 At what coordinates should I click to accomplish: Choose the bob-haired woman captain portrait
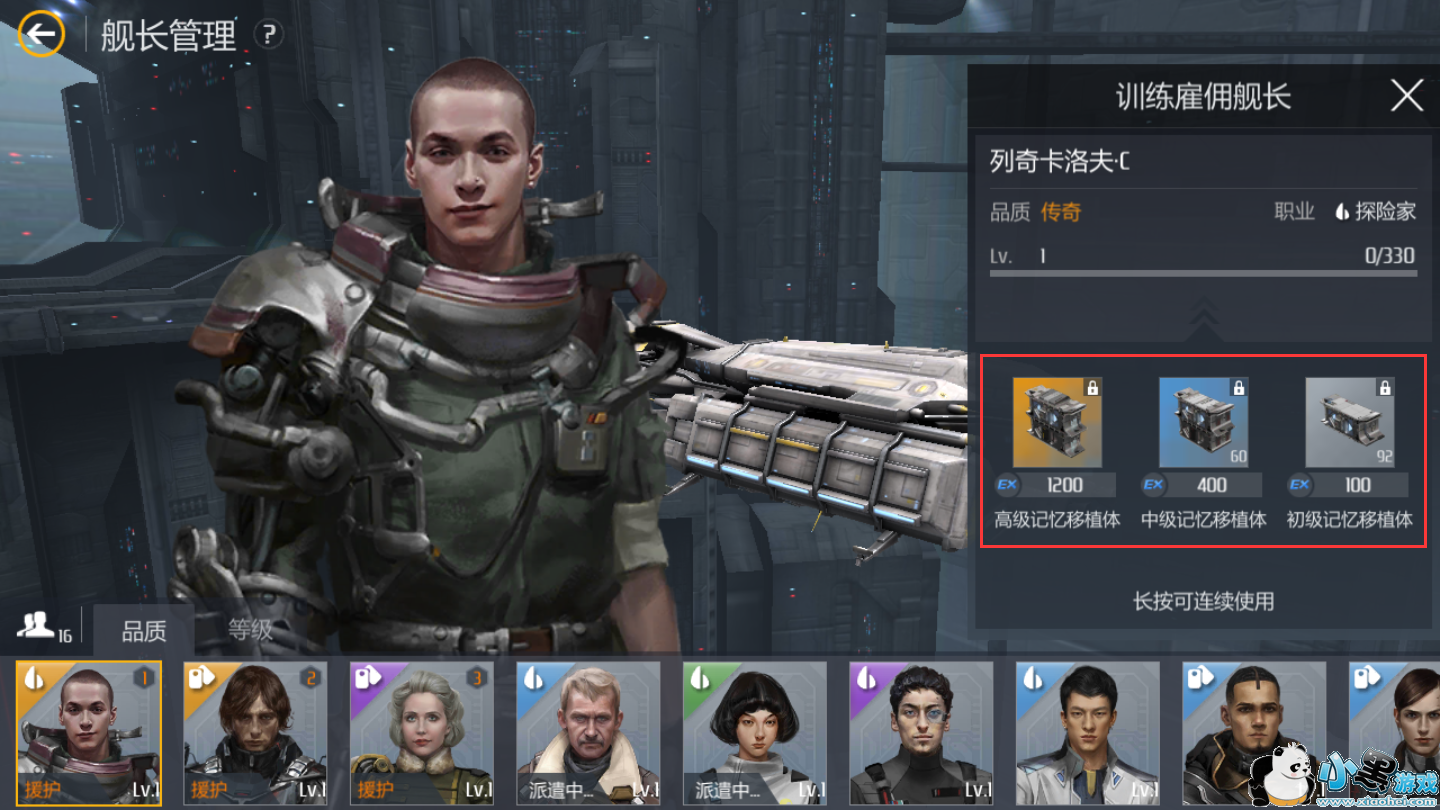tap(754, 733)
